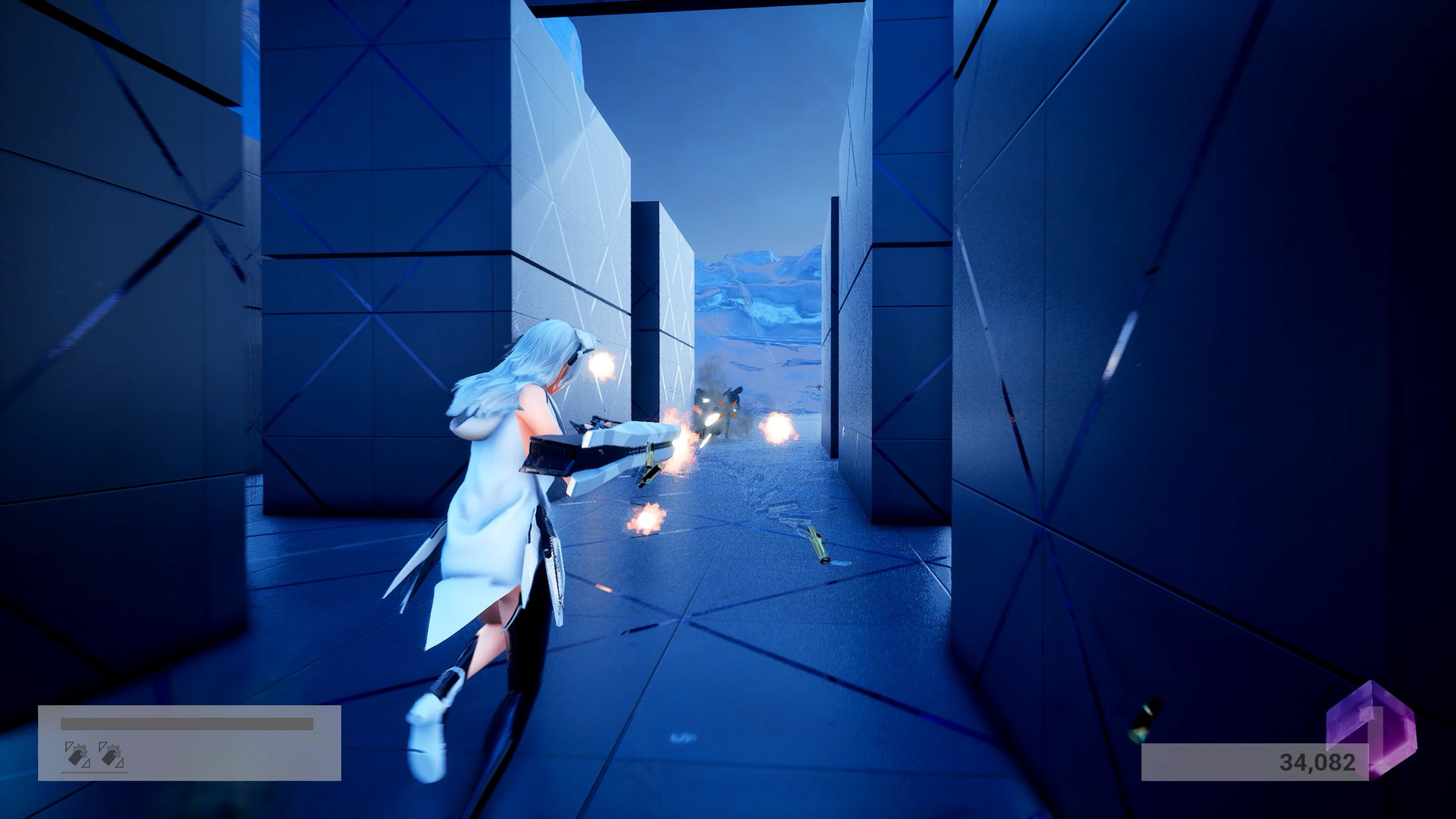The width and height of the screenshot is (1456, 819).
Task: Click the orange impact spark on the floor
Action: click(x=646, y=518)
